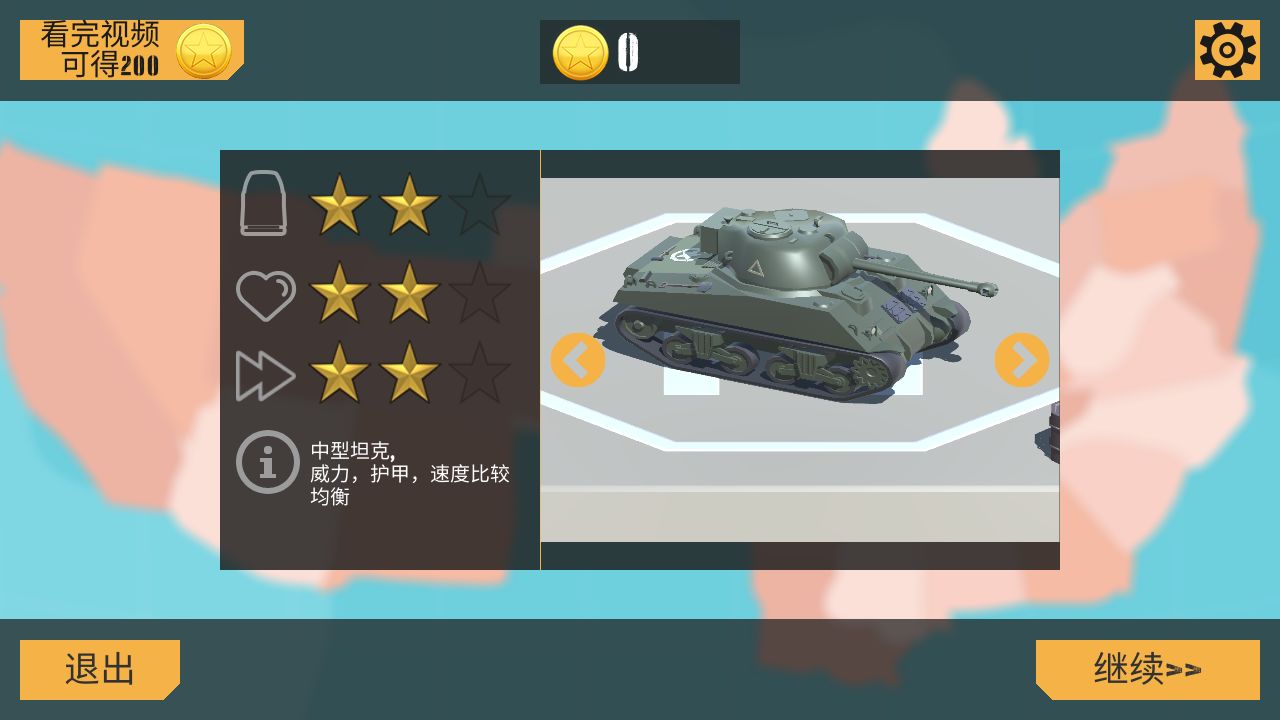Click the left arrow to view previous tank
This screenshot has width=1280, height=720.
click(x=578, y=360)
